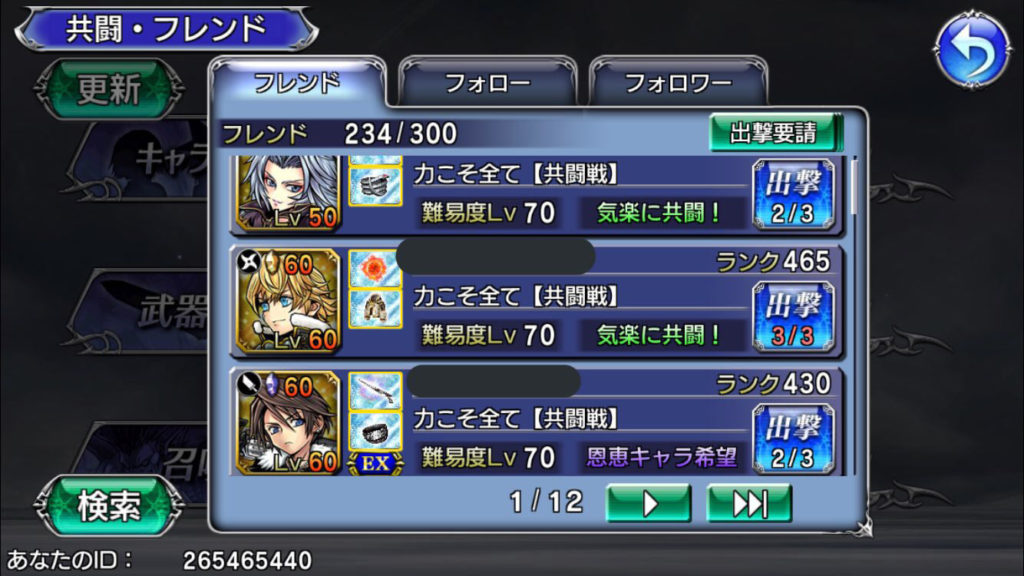Show the フォロワー tab

(678, 83)
